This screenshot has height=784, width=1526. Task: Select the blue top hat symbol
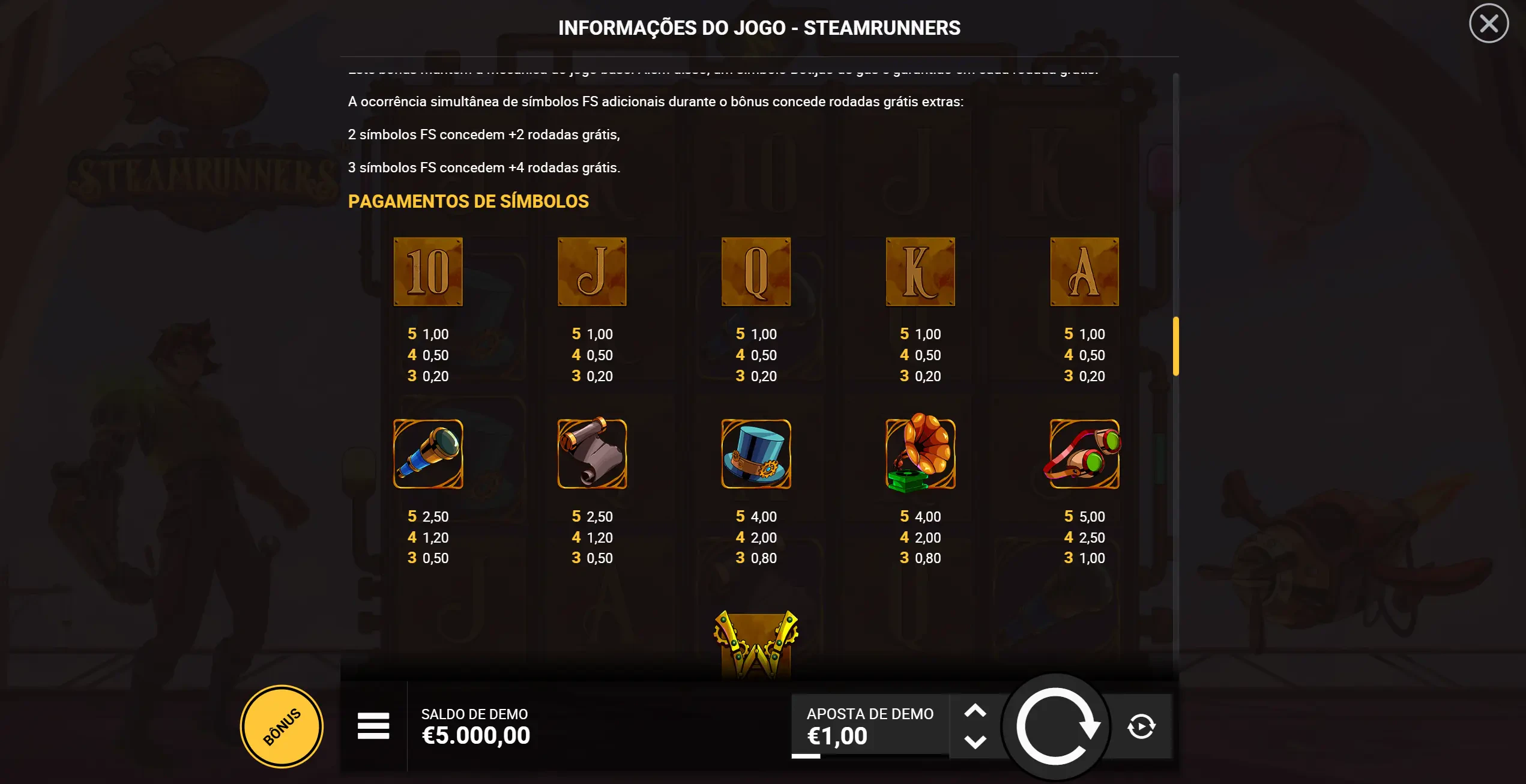click(756, 454)
